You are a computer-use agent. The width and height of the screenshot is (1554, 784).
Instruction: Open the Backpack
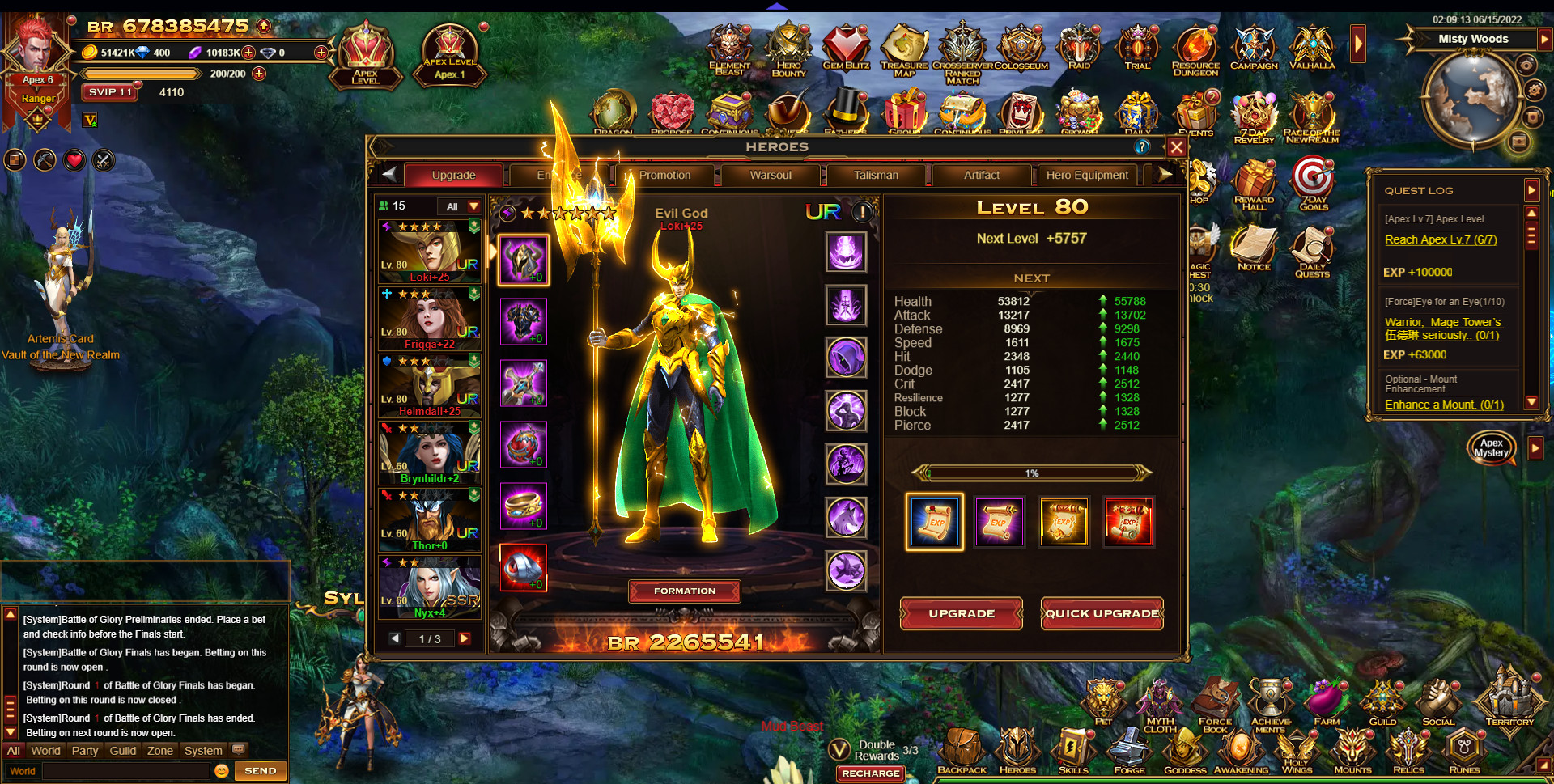tap(962, 748)
